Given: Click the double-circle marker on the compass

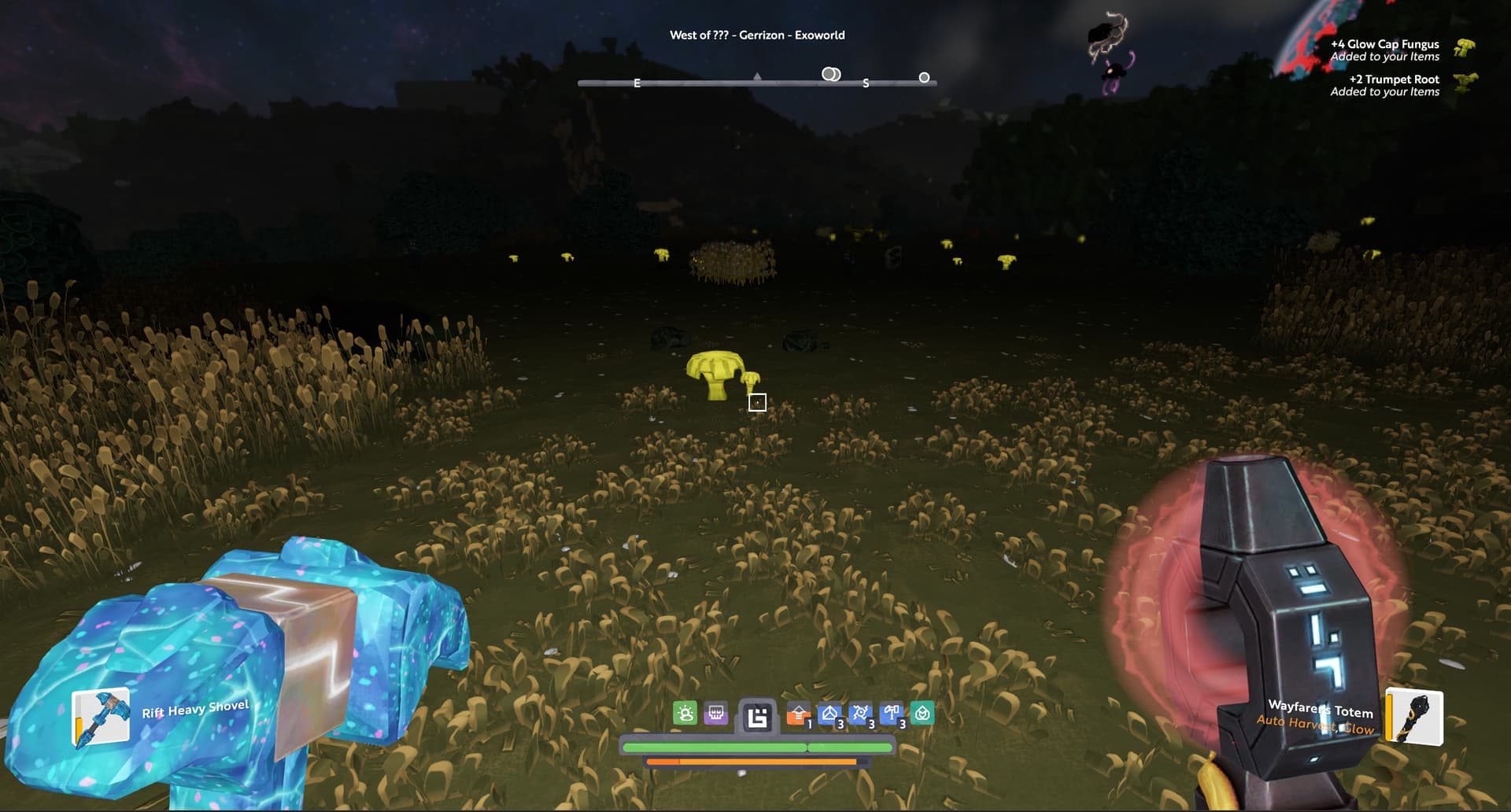Looking at the screenshot, I should pyautogui.click(x=831, y=74).
